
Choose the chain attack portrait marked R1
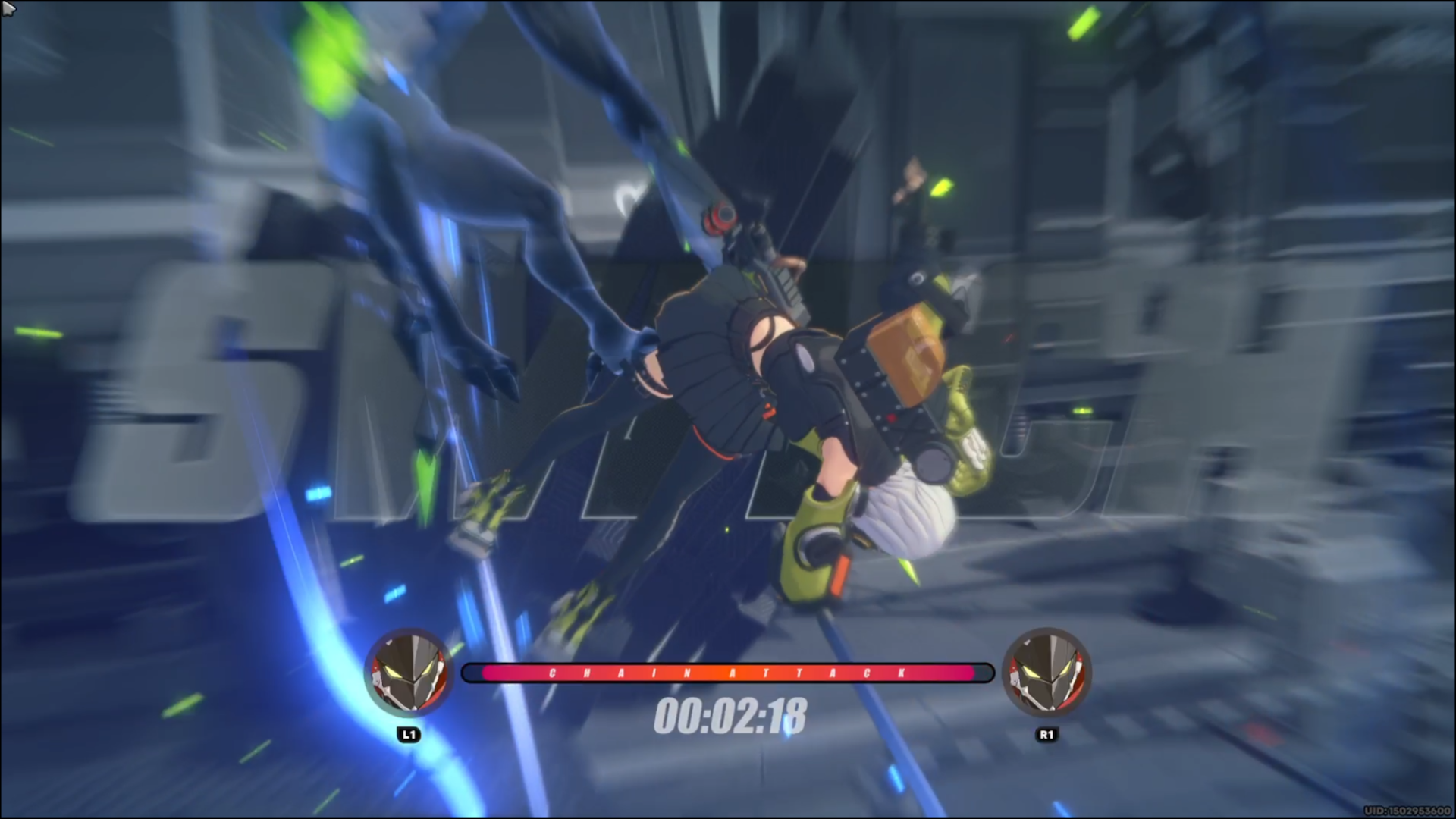tap(1046, 673)
